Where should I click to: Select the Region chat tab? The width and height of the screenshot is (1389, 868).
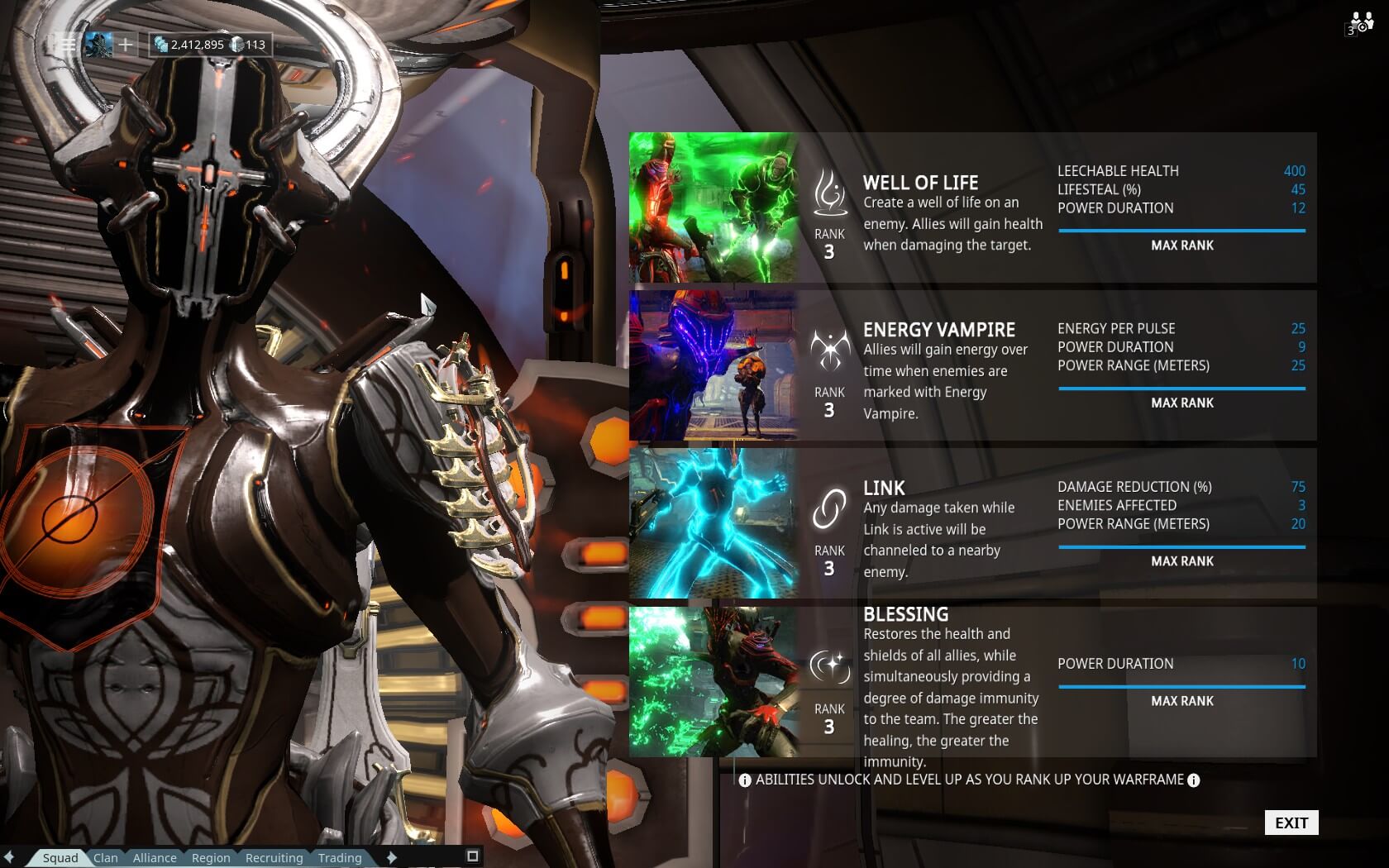[211, 858]
